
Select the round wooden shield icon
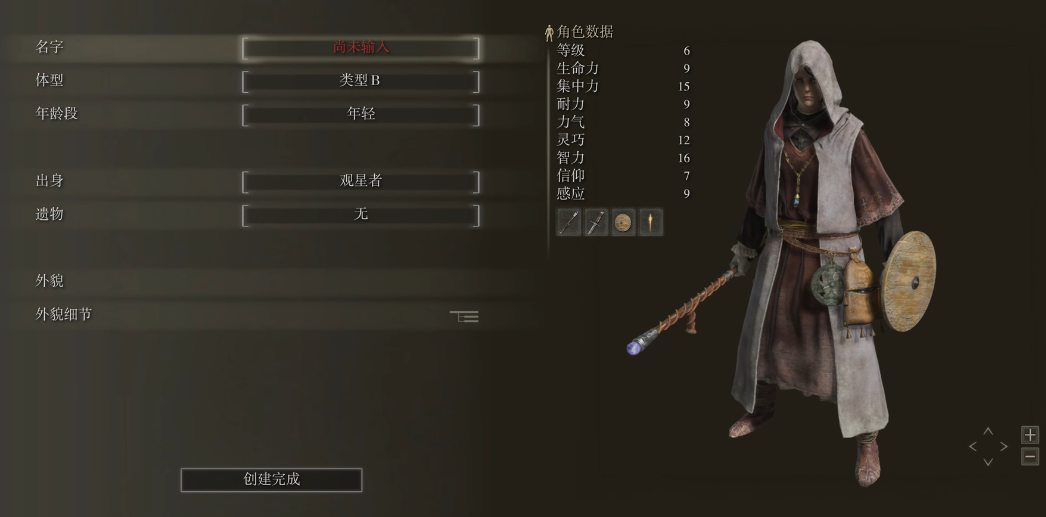coord(623,222)
